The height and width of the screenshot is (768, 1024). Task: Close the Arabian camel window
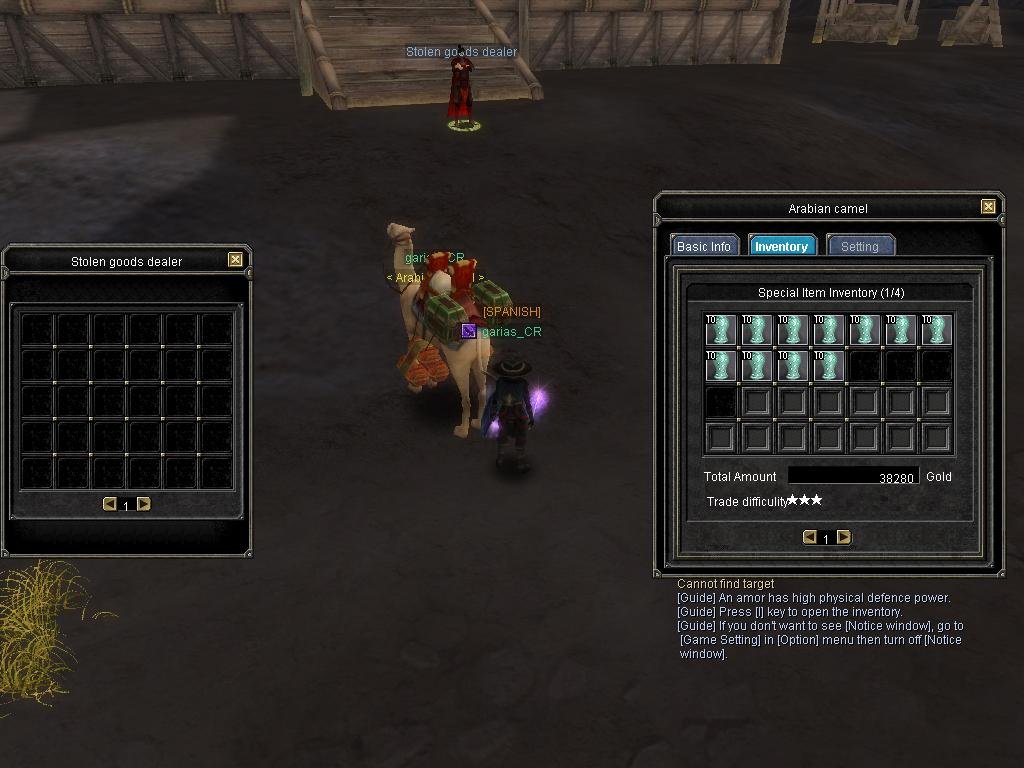point(988,207)
